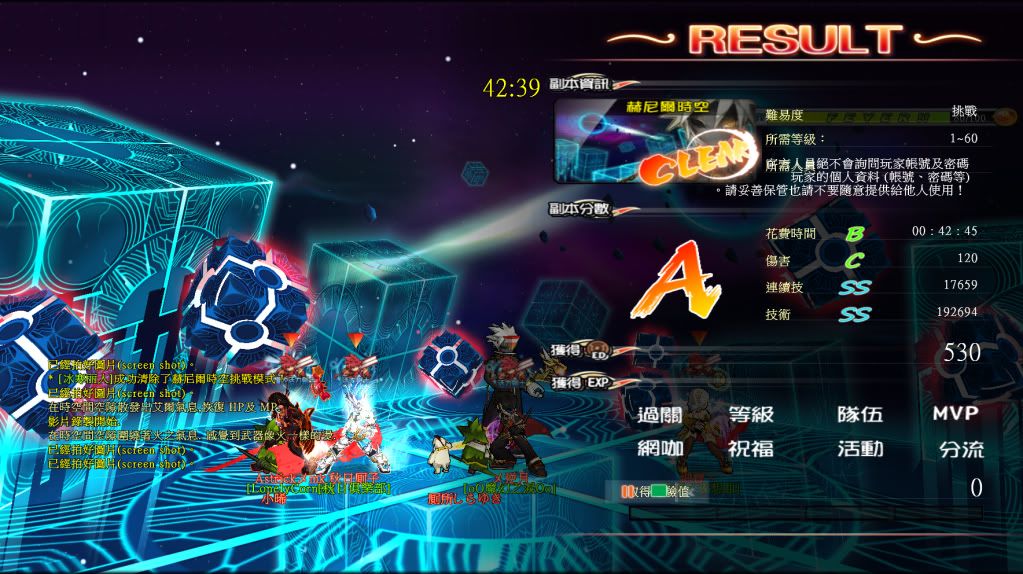Screen dimensions: 1023x574
Task: Click the 赫尼爾時空 dungeon thumbnail
Action: 656,141
